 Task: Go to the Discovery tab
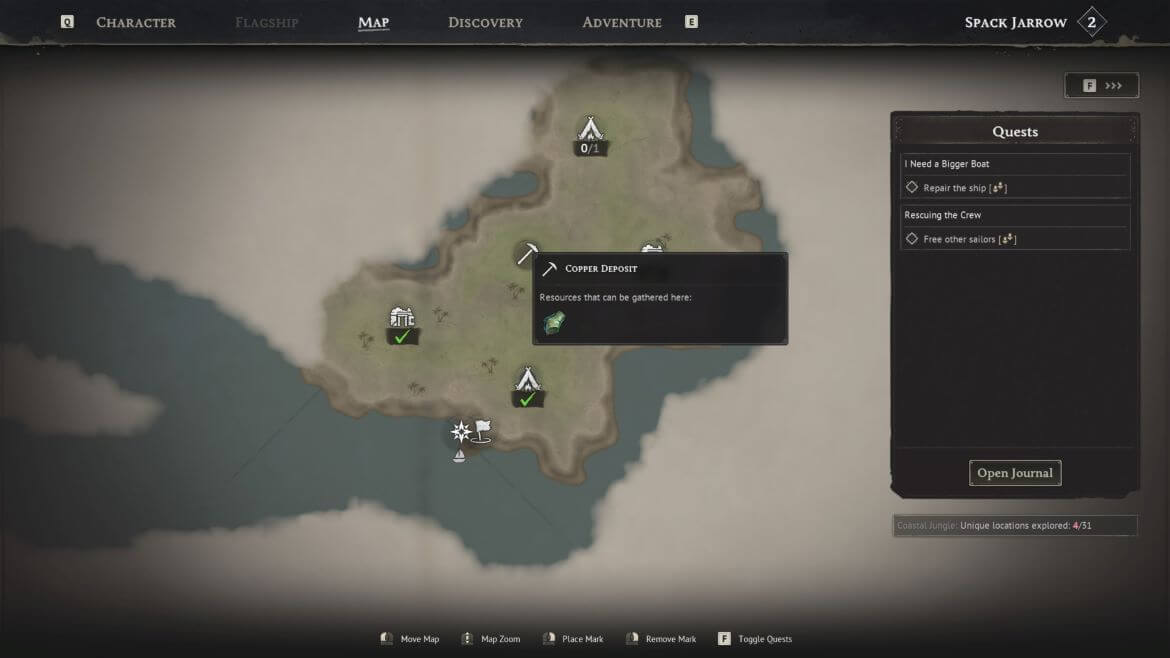coord(485,22)
